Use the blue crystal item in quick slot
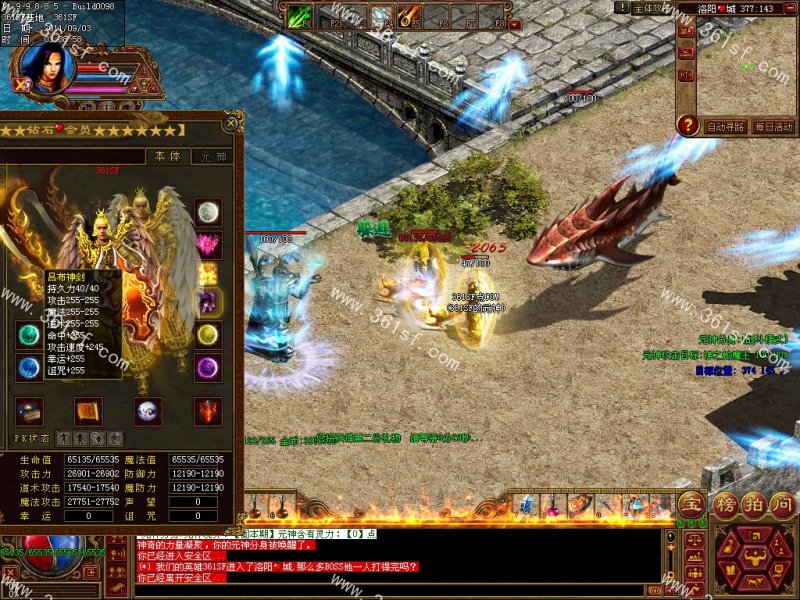 [526, 506]
